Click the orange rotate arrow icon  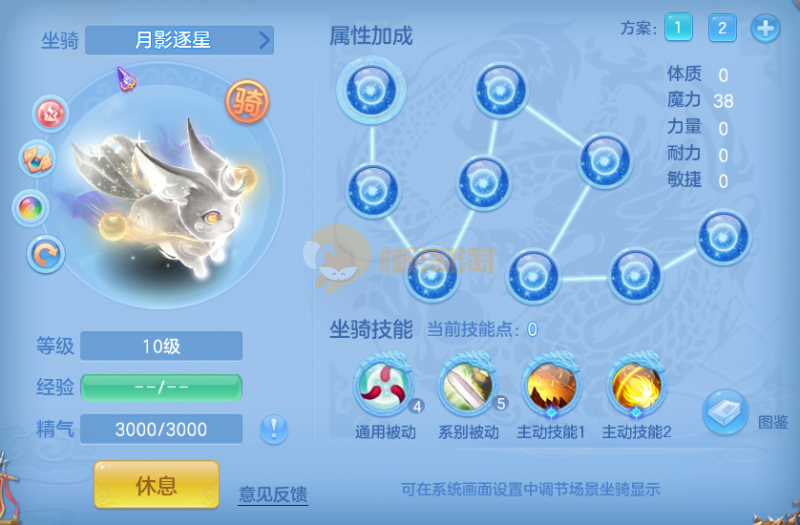click(x=45, y=255)
